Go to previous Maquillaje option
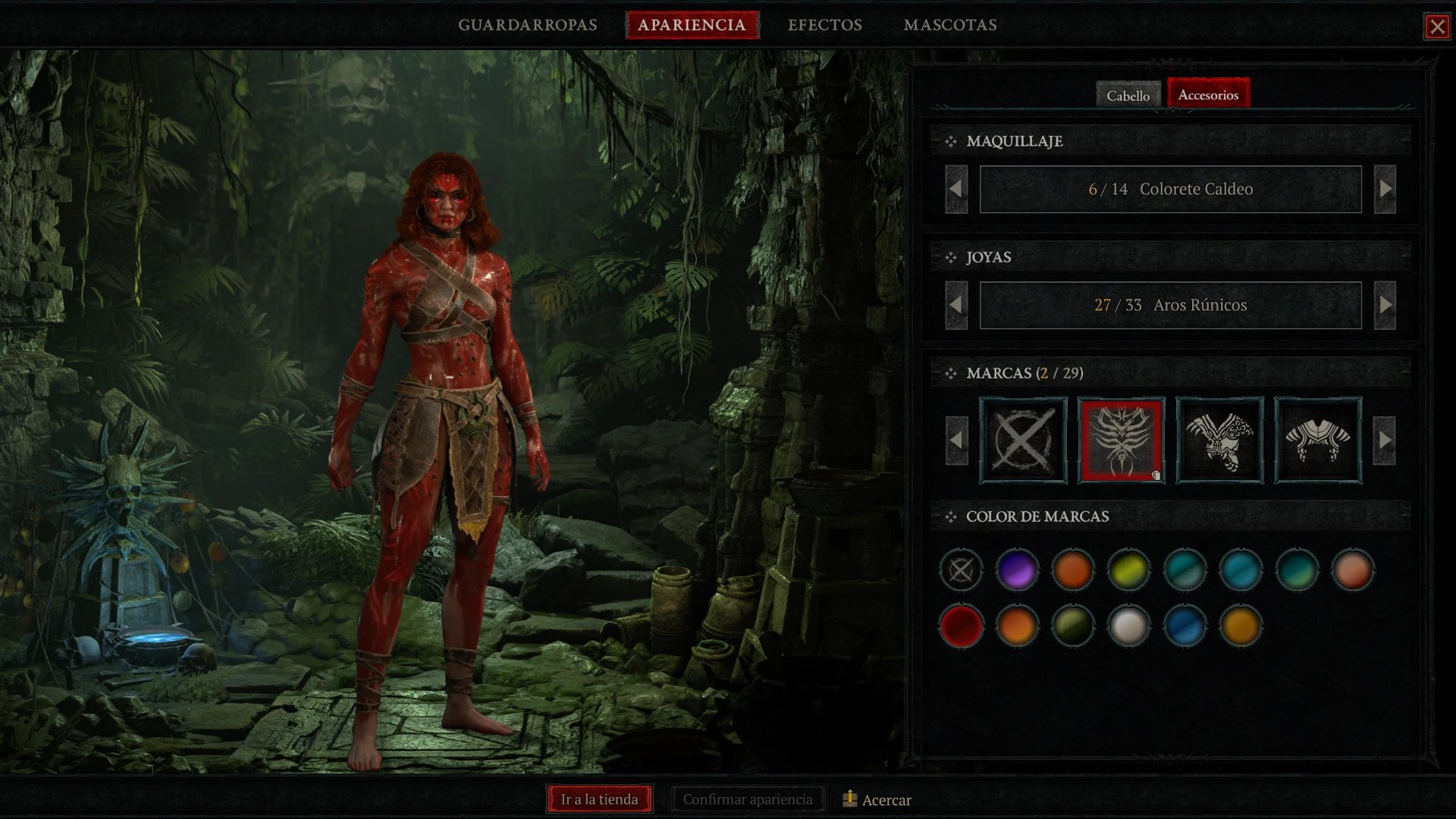 (956, 189)
